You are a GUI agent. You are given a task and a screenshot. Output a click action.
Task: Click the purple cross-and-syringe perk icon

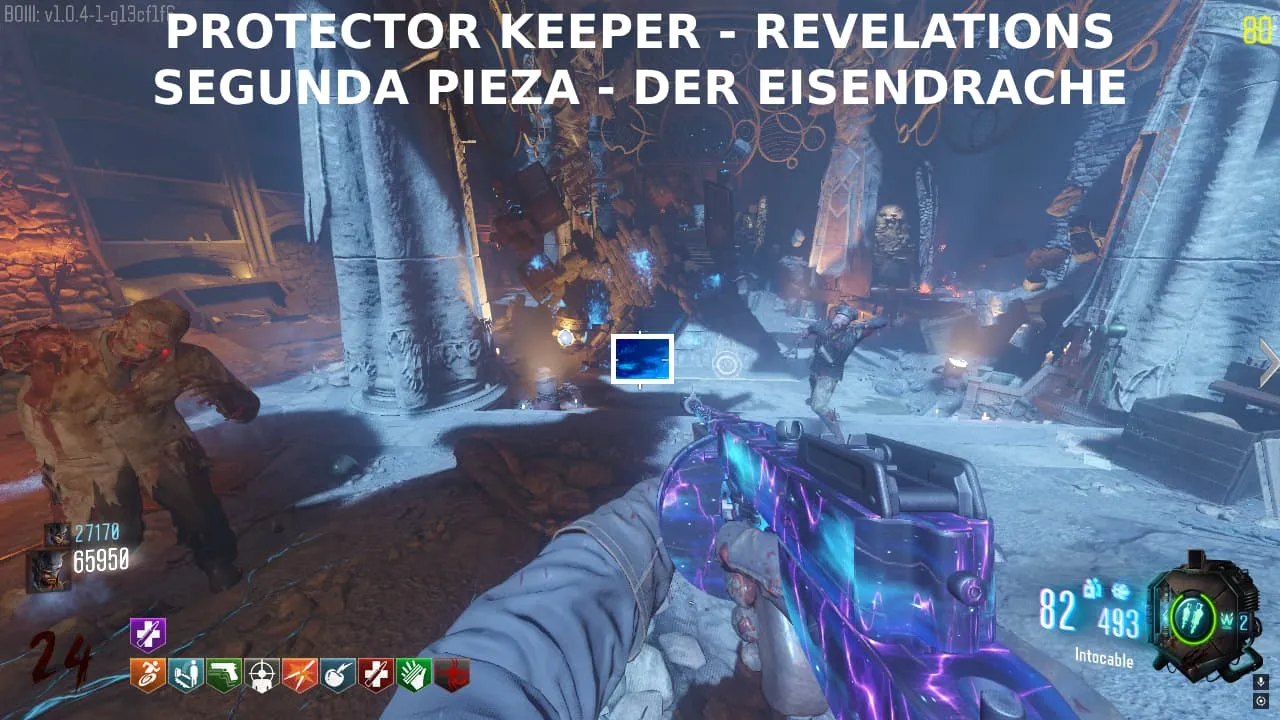148,634
